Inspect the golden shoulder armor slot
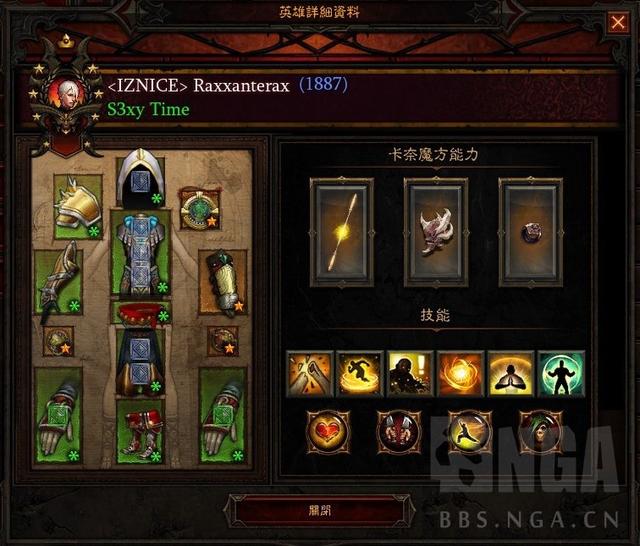 [79, 207]
